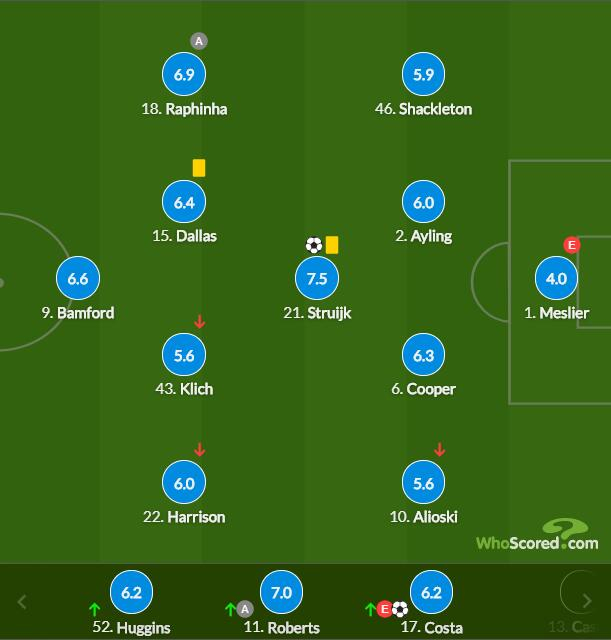Select Raphinha's 6.9 rating circle
Image resolution: width=611 pixels, height=640 pixels.
tap(184, 75)
